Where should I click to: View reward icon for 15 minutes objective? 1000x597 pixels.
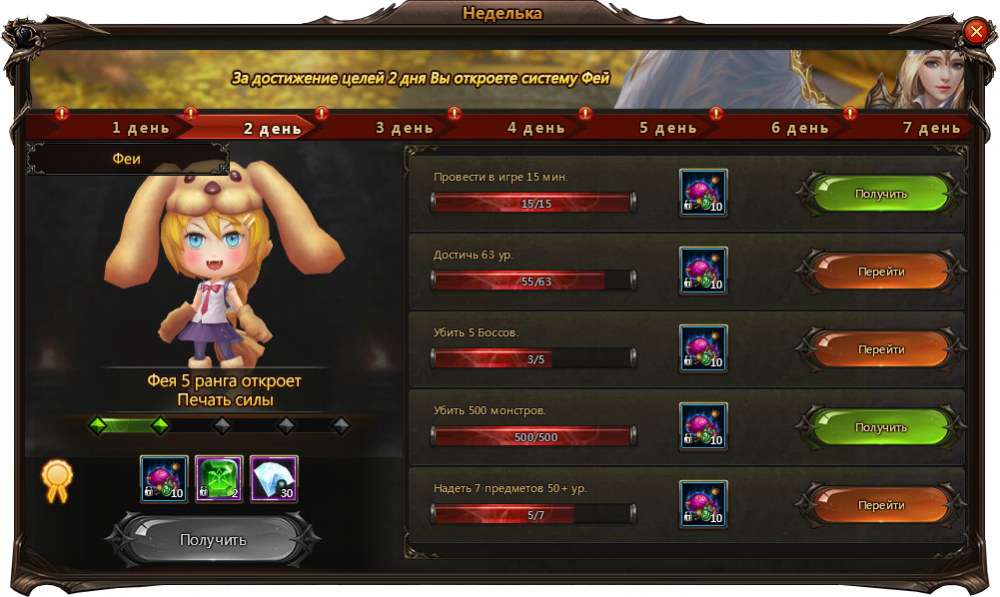[704, 193]
